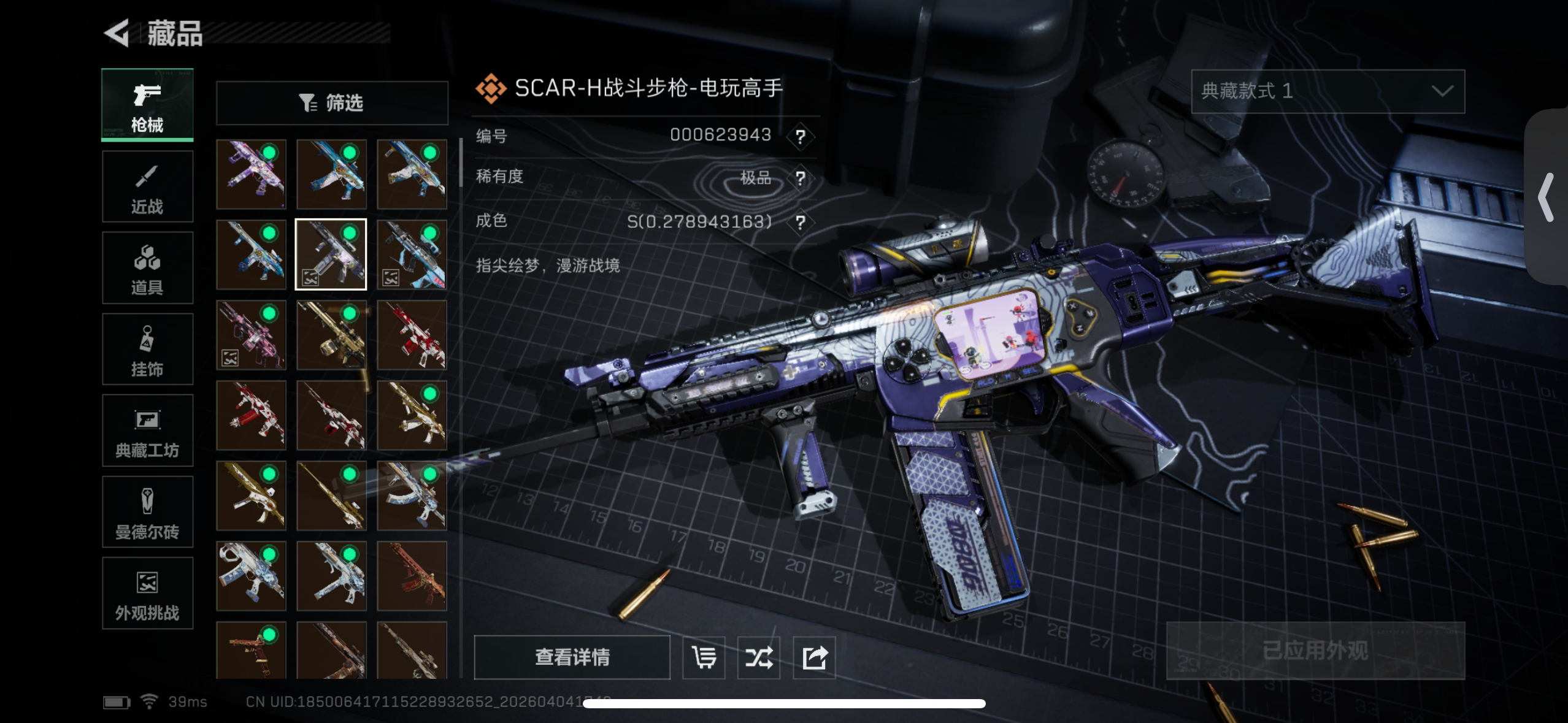Click the shuffle arrows icon button

pos(759,657)
